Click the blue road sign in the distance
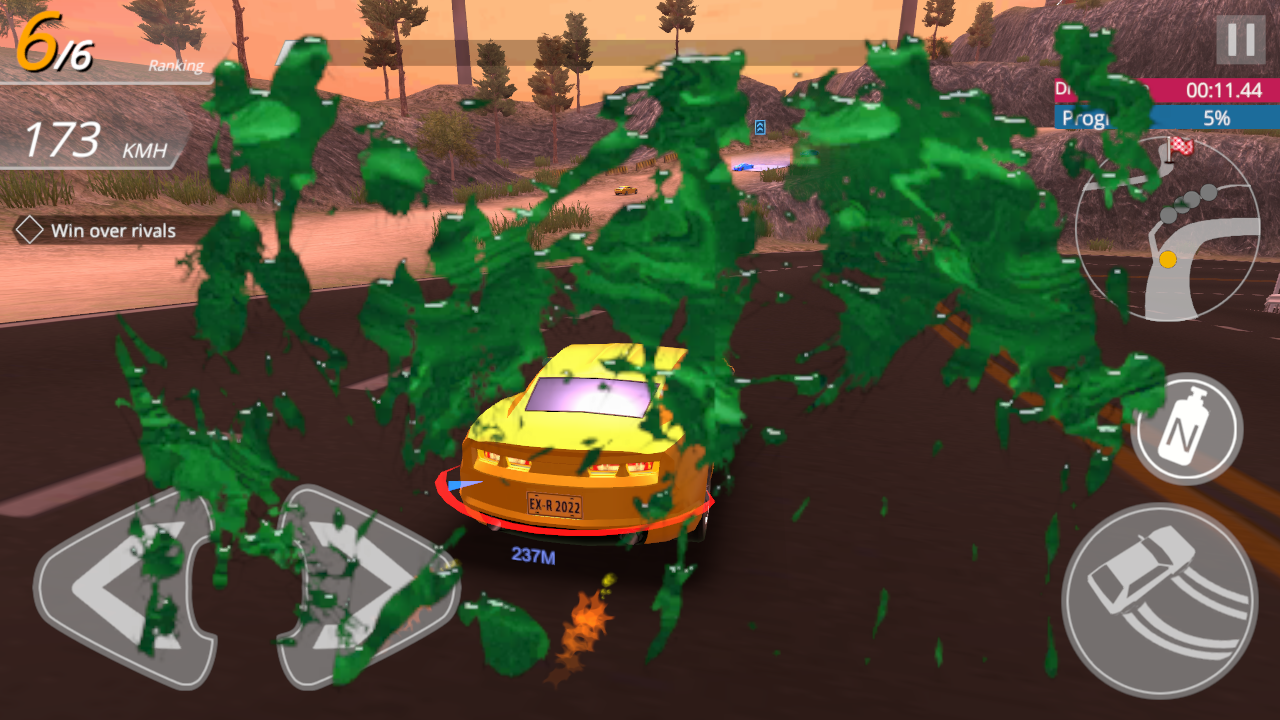1280x720 pixels. point(759,126)
